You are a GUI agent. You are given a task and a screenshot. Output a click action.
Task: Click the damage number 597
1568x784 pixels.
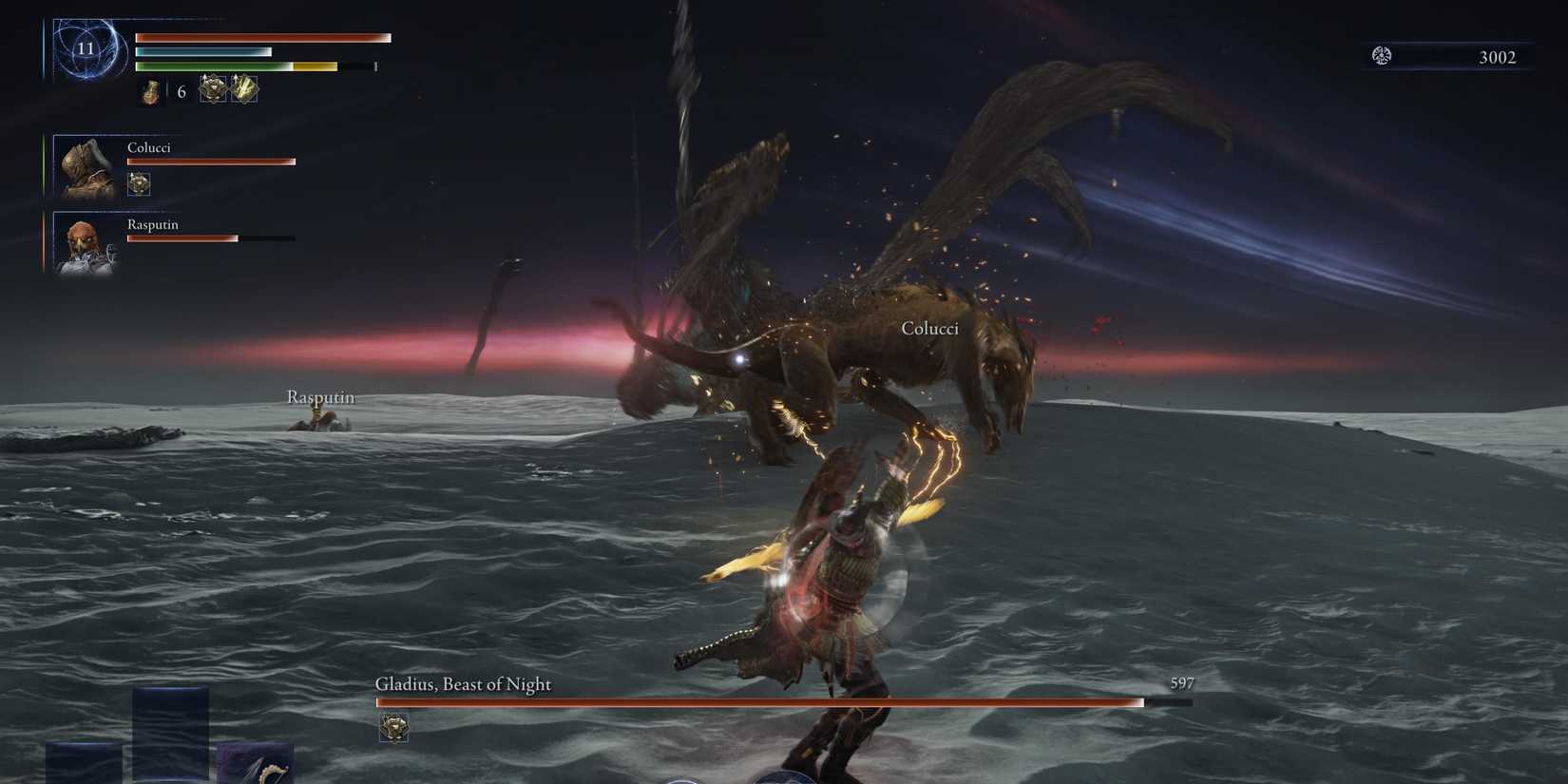1181,682
